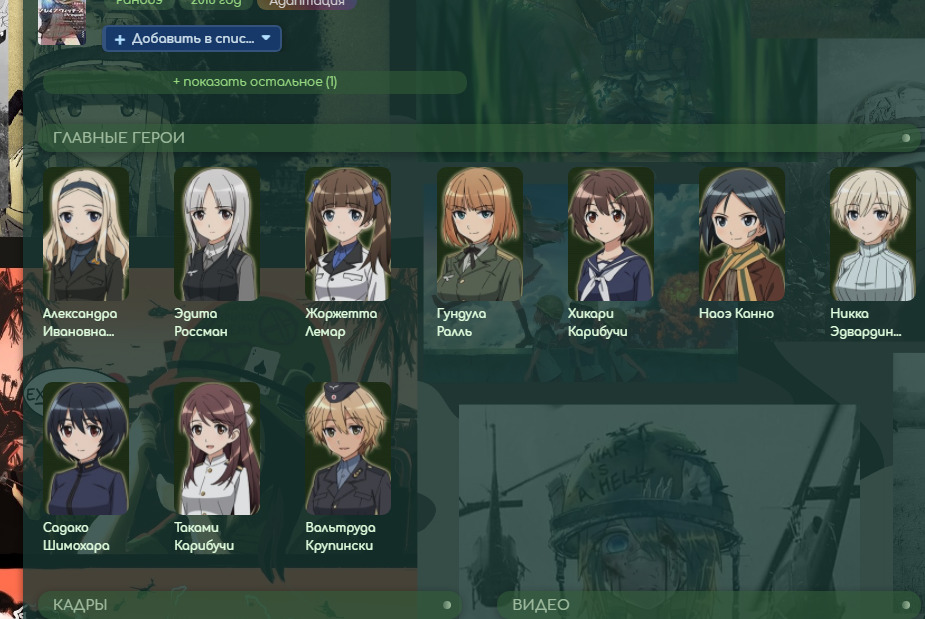Choose Садако Шимохара portrait
Screen dimensions: 925x619
coord(86,448)
